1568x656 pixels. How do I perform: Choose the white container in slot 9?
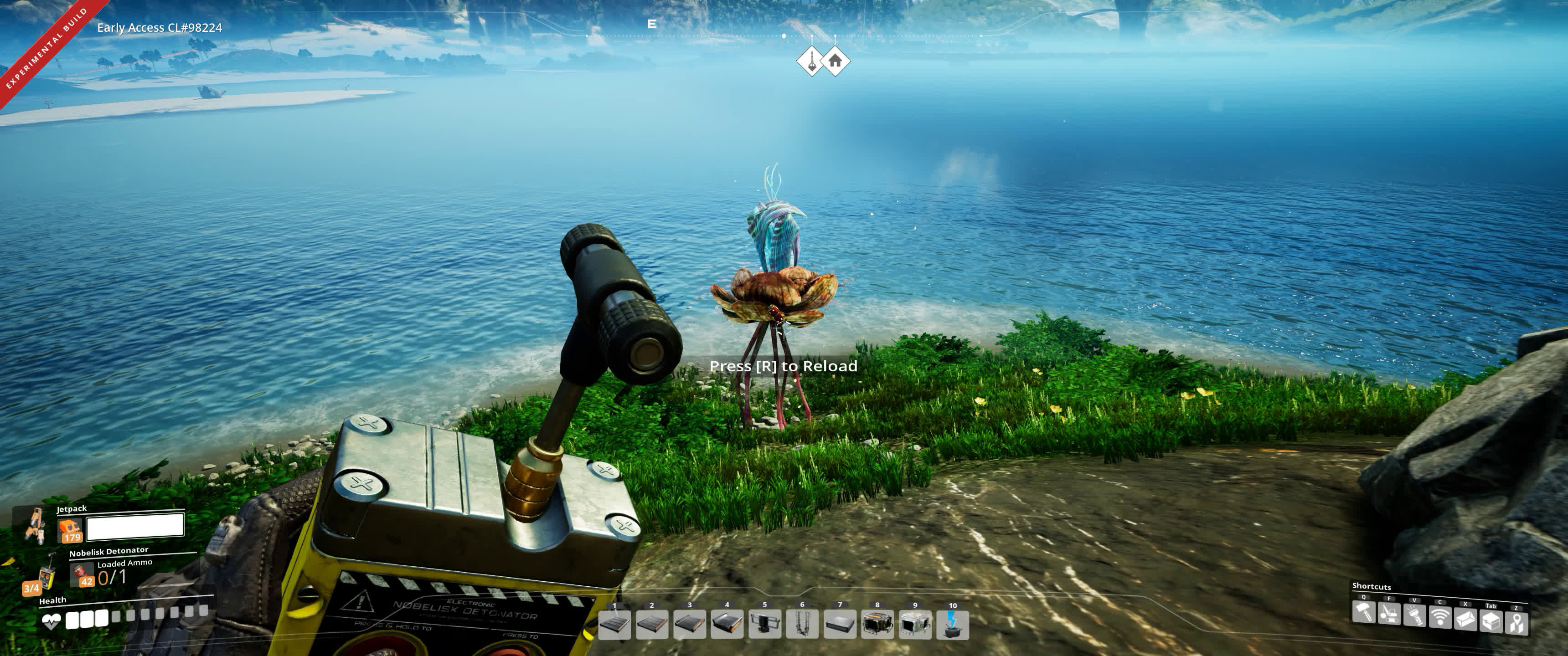tap(915, 625)
